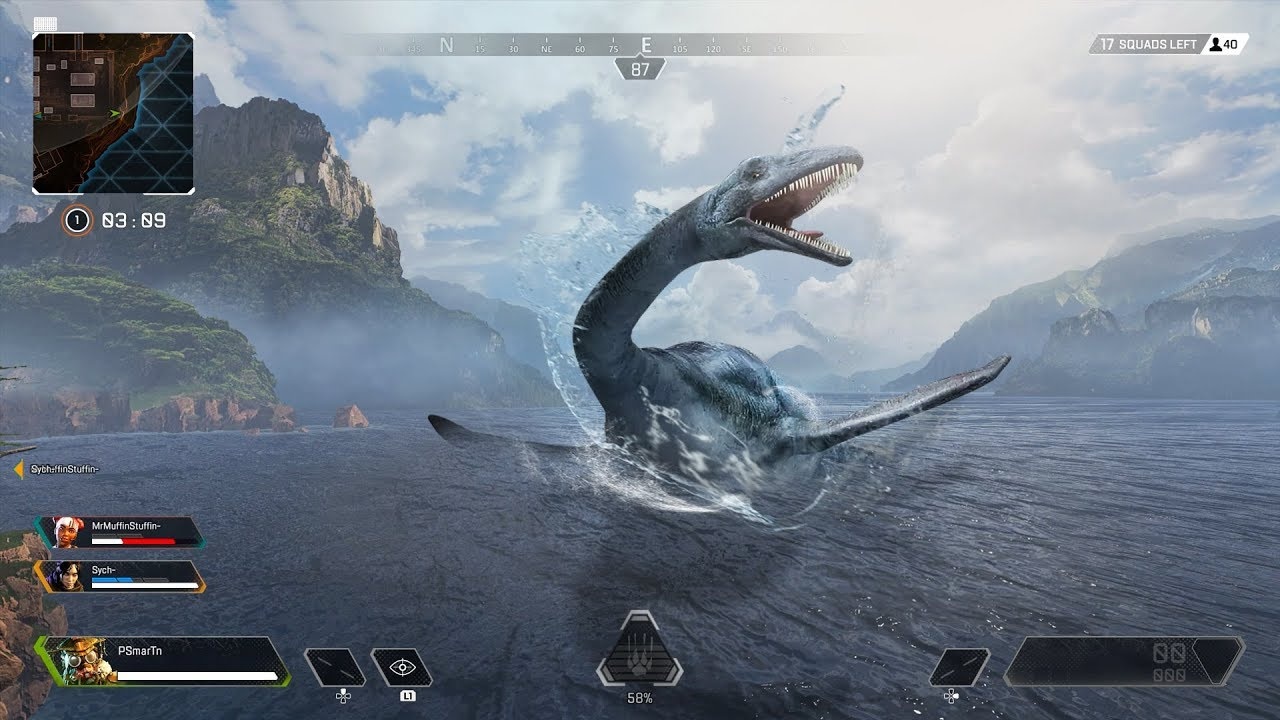This screenshot has height=720, width=1280.
Task: Activate Bloodhound's Eye of the Allfather tactical icon
Action: 404,664
